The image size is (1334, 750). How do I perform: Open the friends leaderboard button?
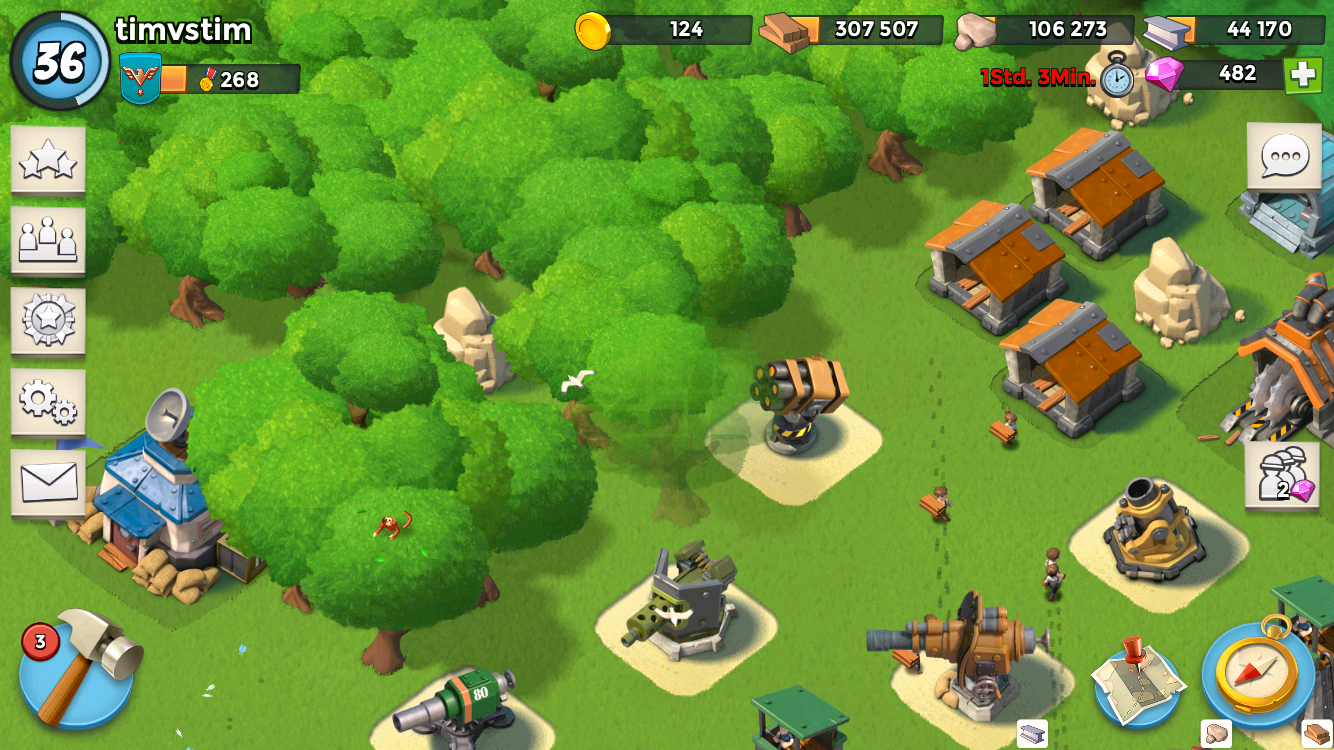pos(48,240)
